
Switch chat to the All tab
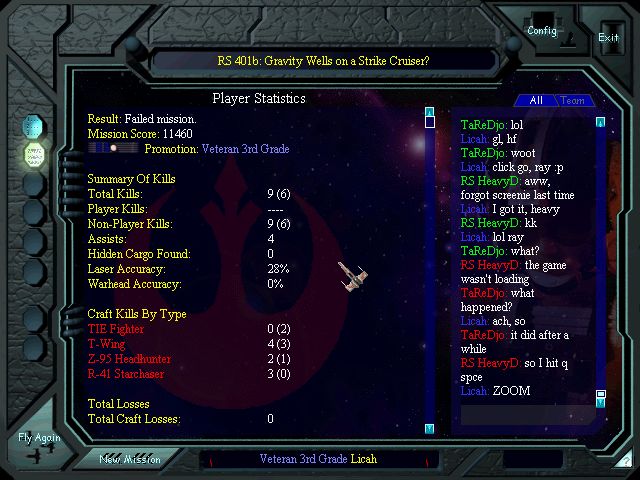pyautogui.click(x=536, y=101)
